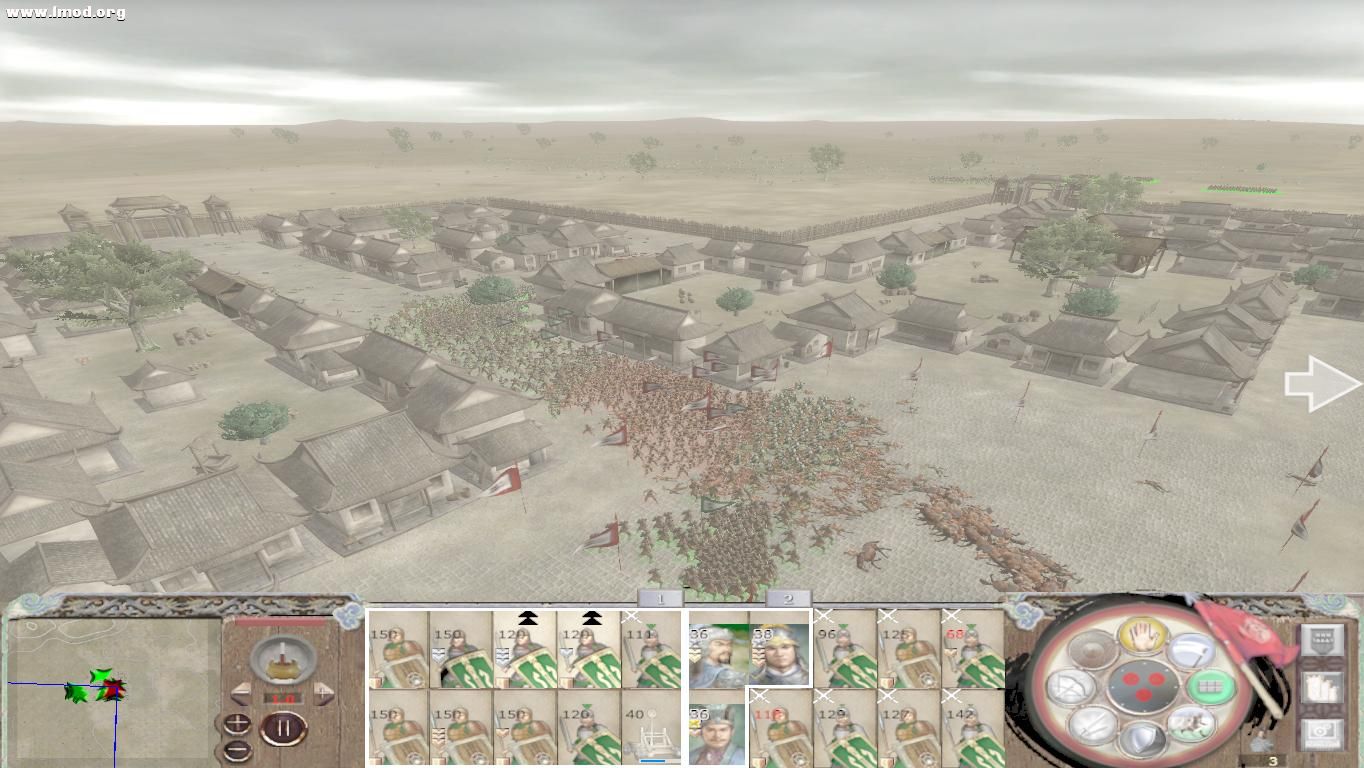The height and width of the screenshot is (768, 1364).
Task: Click the castle icon on the right panel
Action: coord(1323,687)
